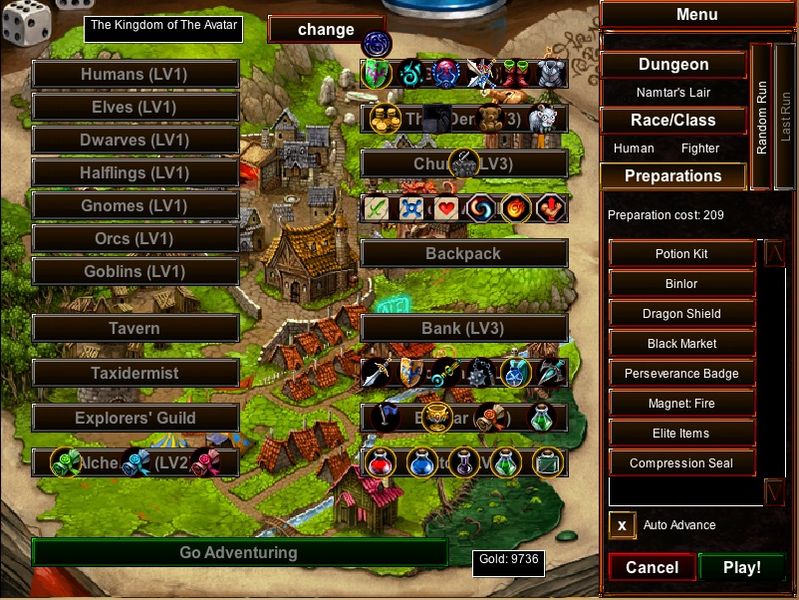
Task: Select the Humans (LV1) race building
Action: point(135,74)
